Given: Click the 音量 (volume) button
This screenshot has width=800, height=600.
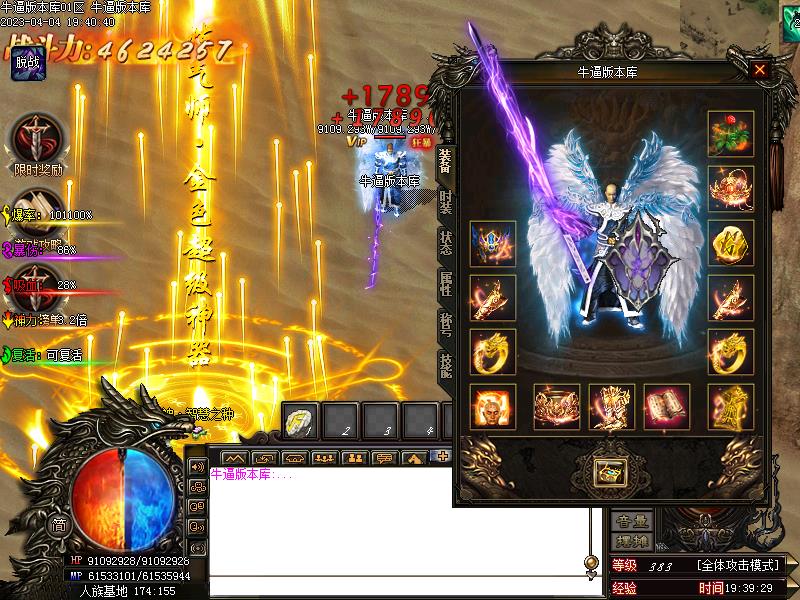Looking at the screenshot, I should [632, 521].
